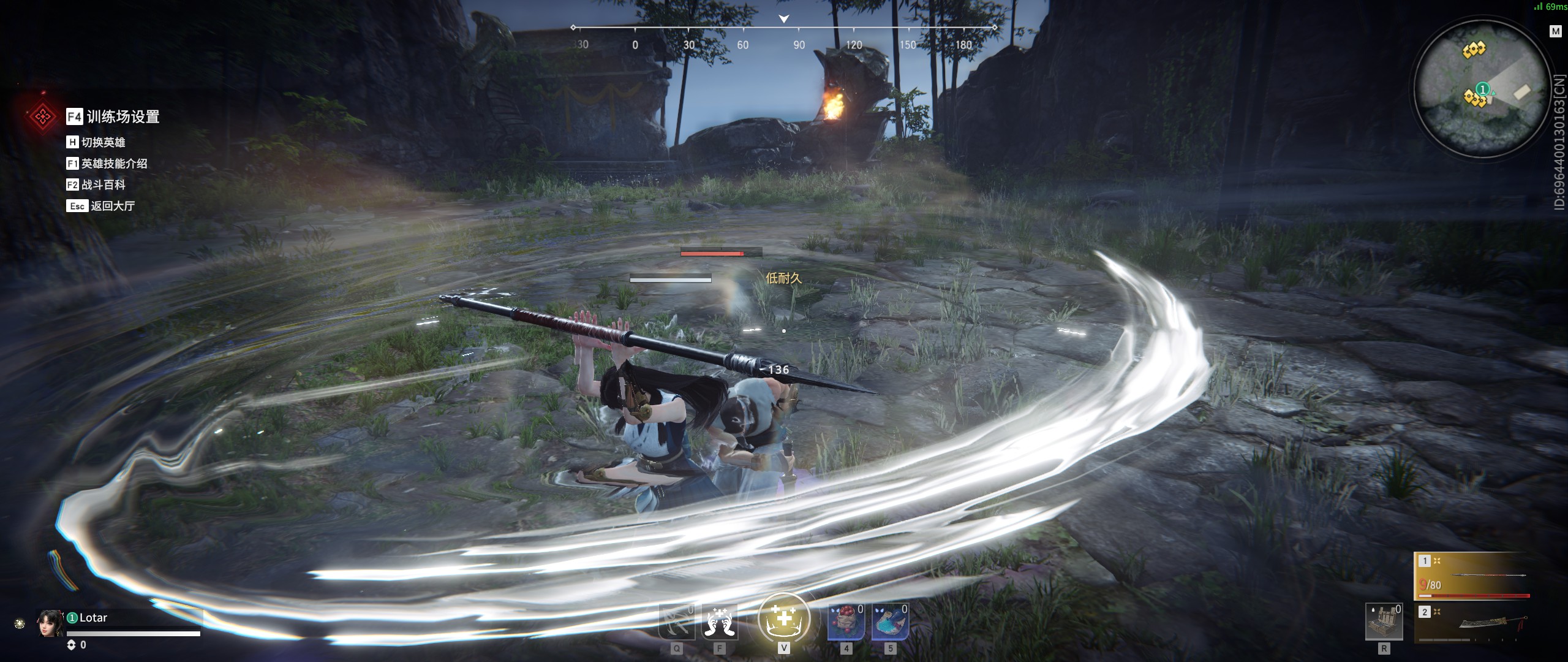Viewport: 1568px width, 662px height.
Task: Select 返回大厅 to return to lobby
Action: pyautogui.click(x=112, y=206)
